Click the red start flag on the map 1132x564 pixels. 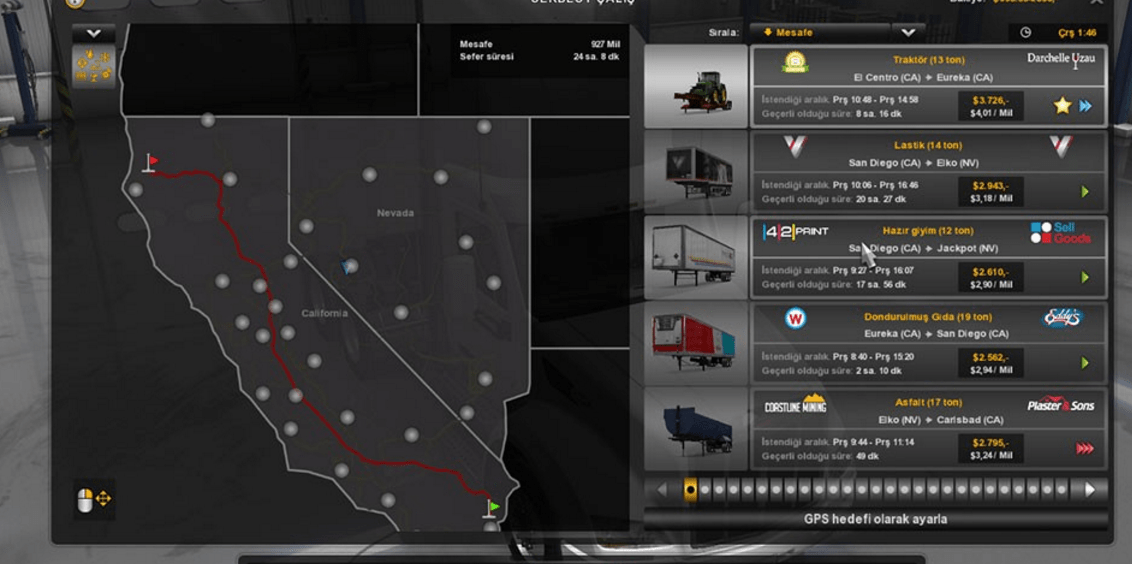coord(151,162)
